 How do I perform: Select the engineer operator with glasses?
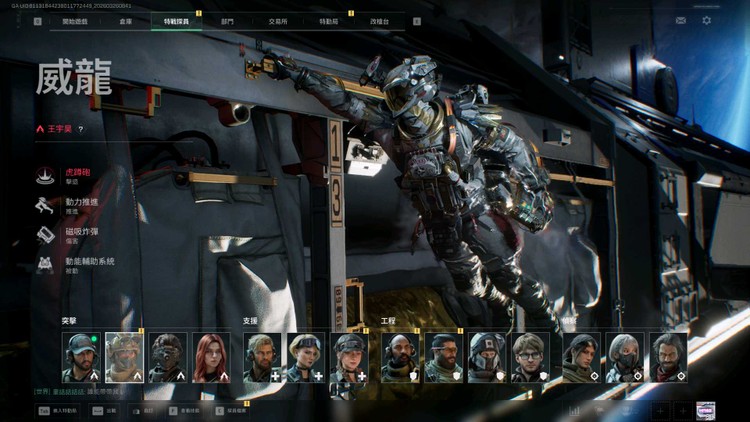click(x=531, y=358)
